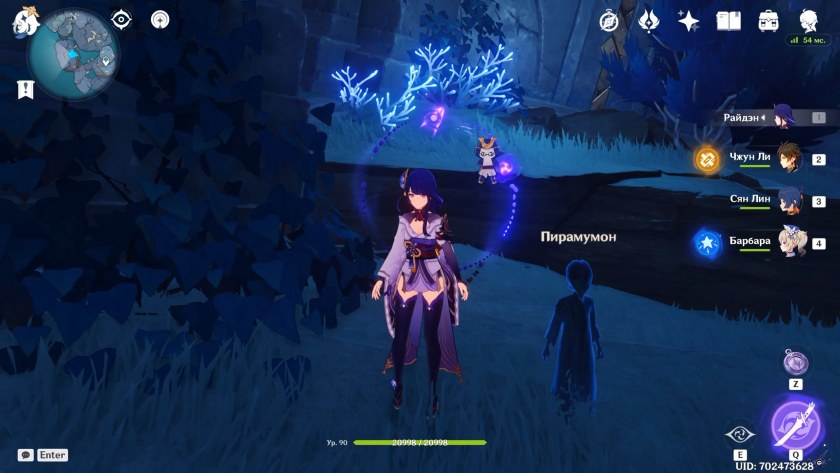Image resolution: width=840 pixels, height=473 pixels.
Task: Open the Paimon menu
Action: point(25,22)
